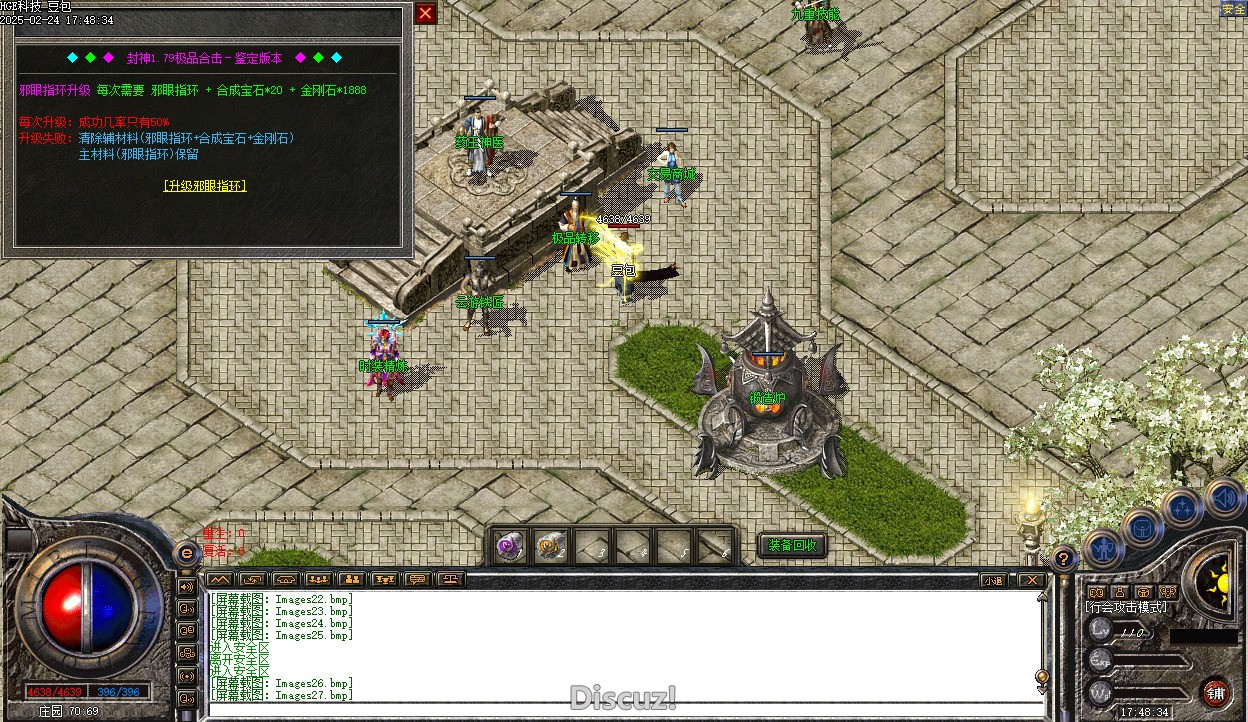Image resolution: width=1248 pixels, height=722 pixels.
Task: Toggle the small speaker chat channel button
Action: (x=186, y=586)
